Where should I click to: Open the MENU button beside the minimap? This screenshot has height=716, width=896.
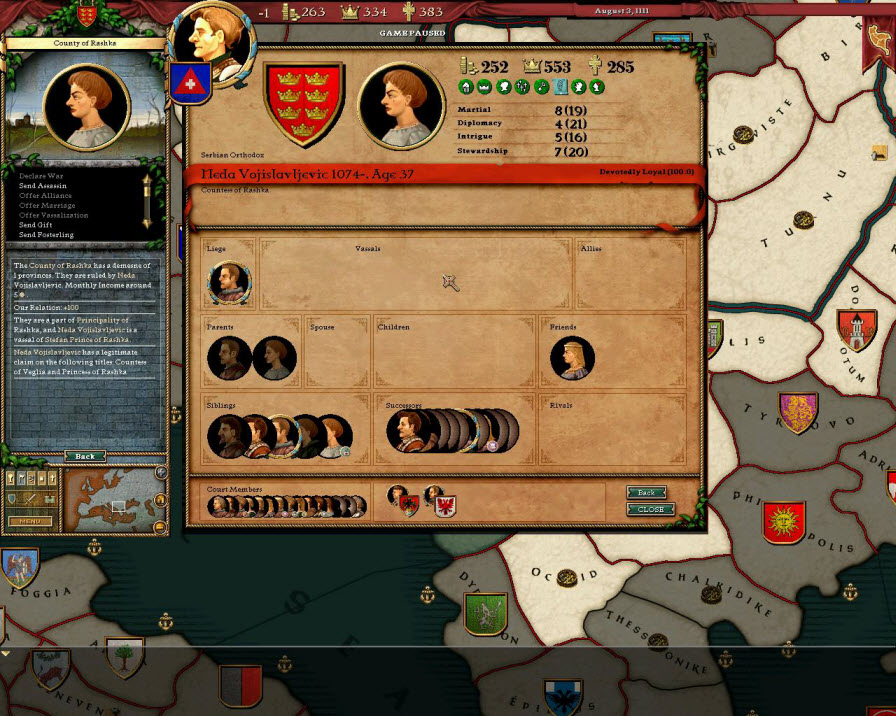(30, 521)
